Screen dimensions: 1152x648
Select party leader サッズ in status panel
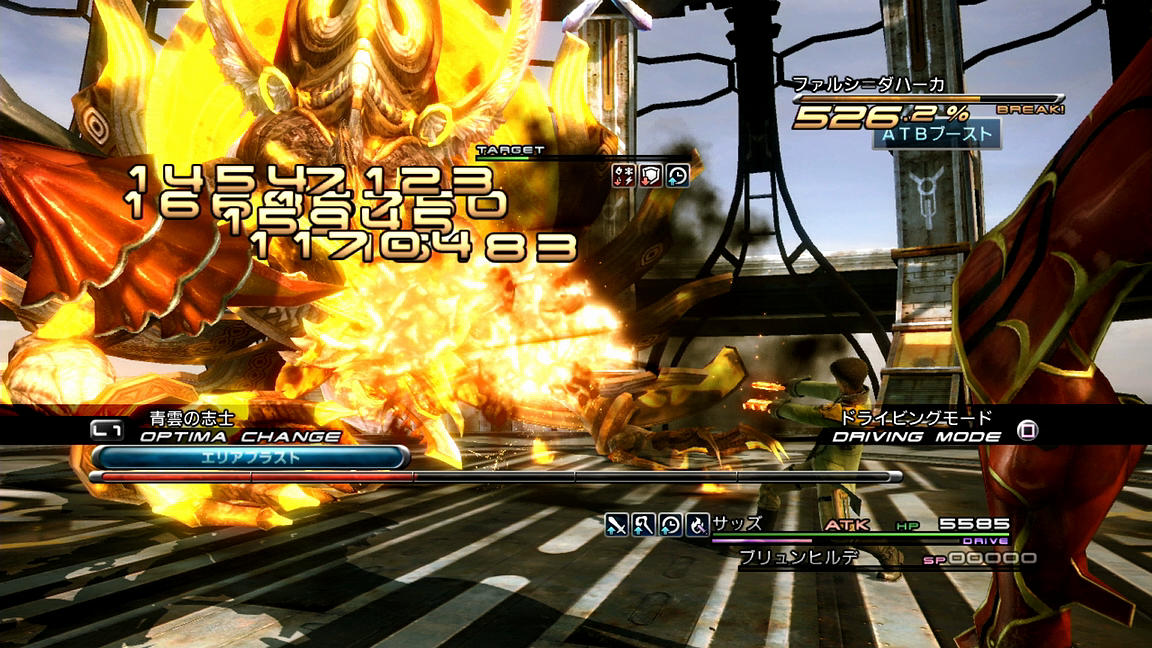tap(738, 523)
